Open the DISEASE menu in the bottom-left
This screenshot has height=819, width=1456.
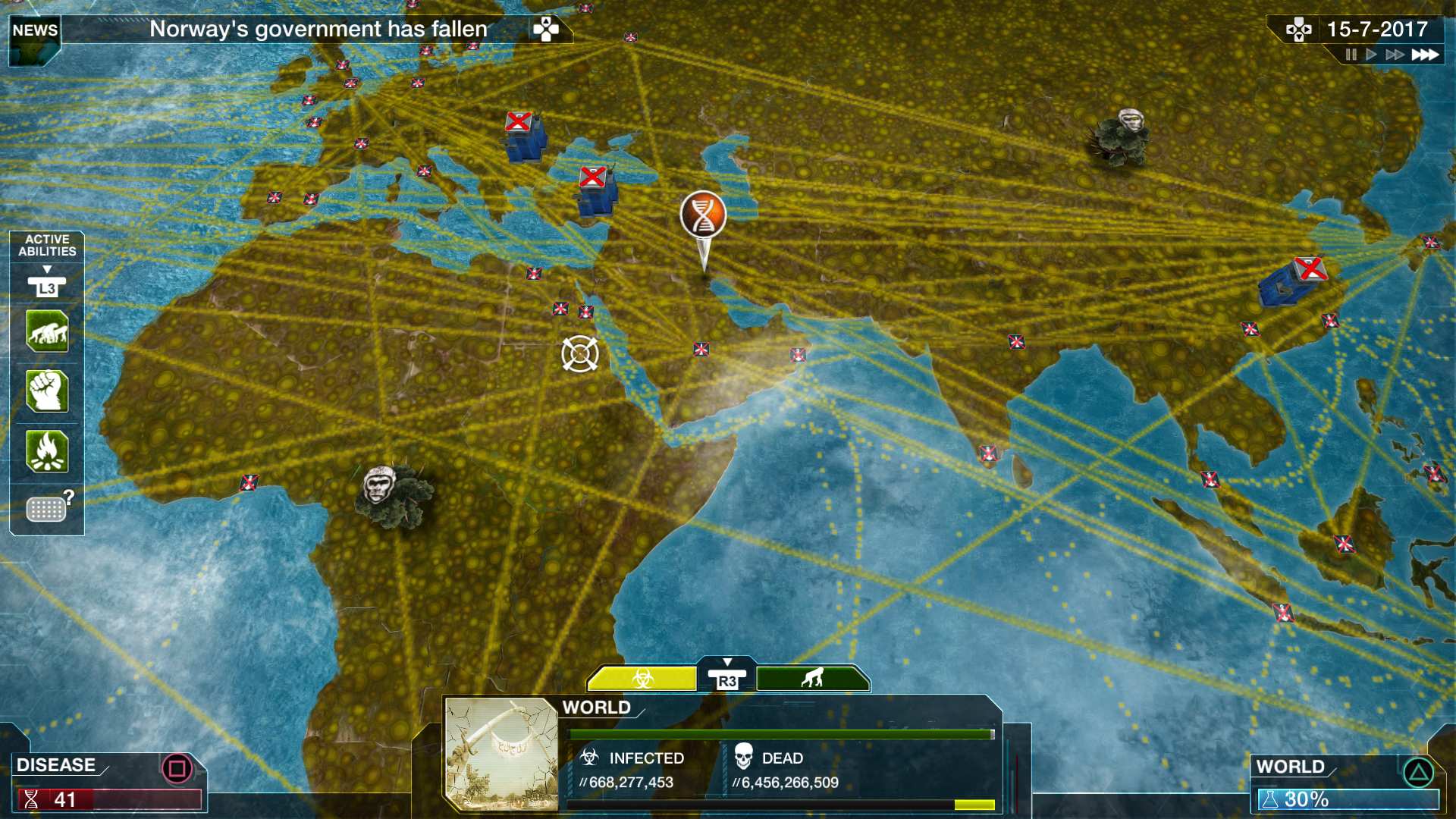[57, 764]
